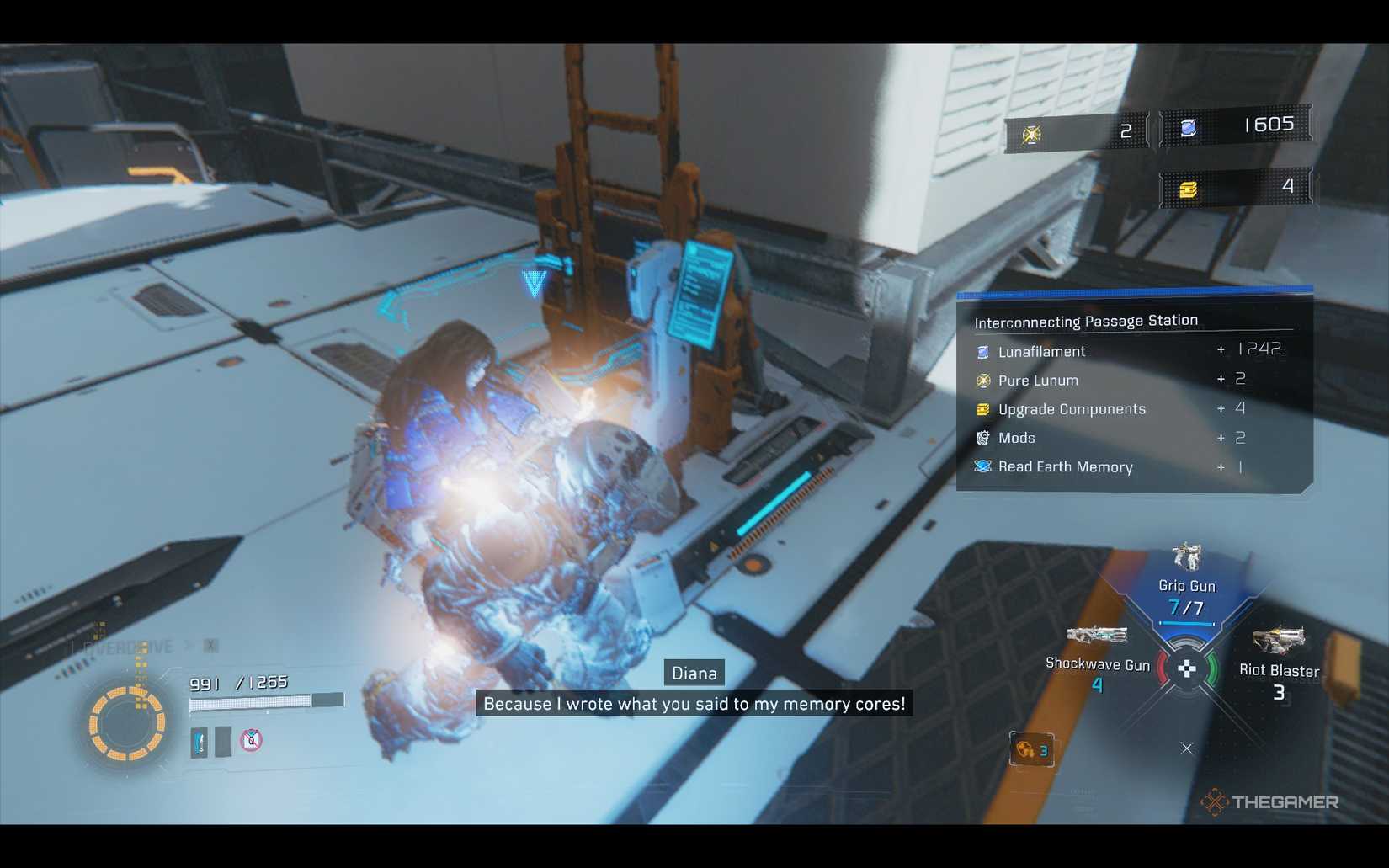Expand the Interconnecting Passage Station panel header
The width and height of the screenshot is (1389, 868).
[x=1086, y=321]
